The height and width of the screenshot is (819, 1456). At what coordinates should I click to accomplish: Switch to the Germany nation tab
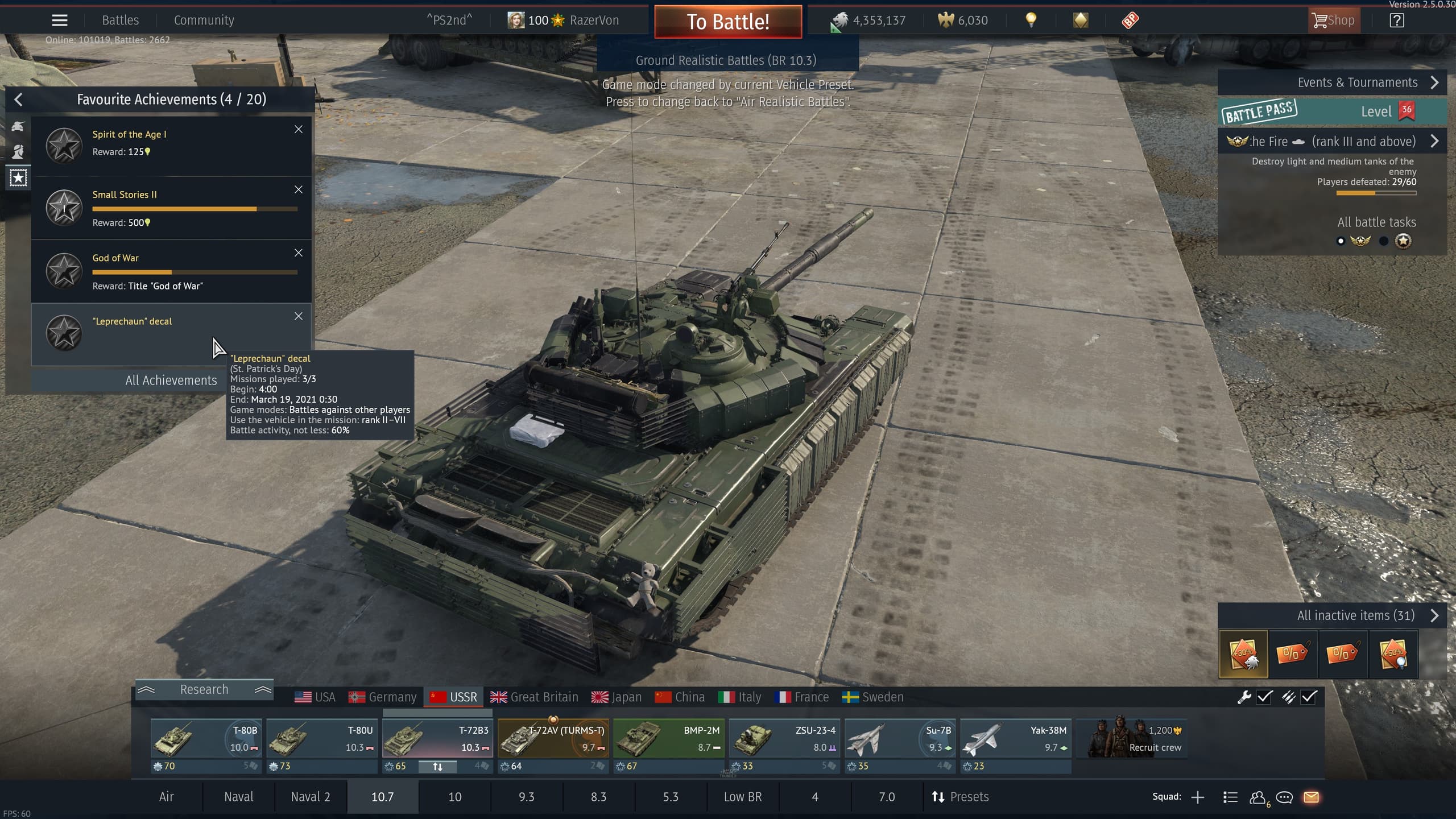[382, 697]
